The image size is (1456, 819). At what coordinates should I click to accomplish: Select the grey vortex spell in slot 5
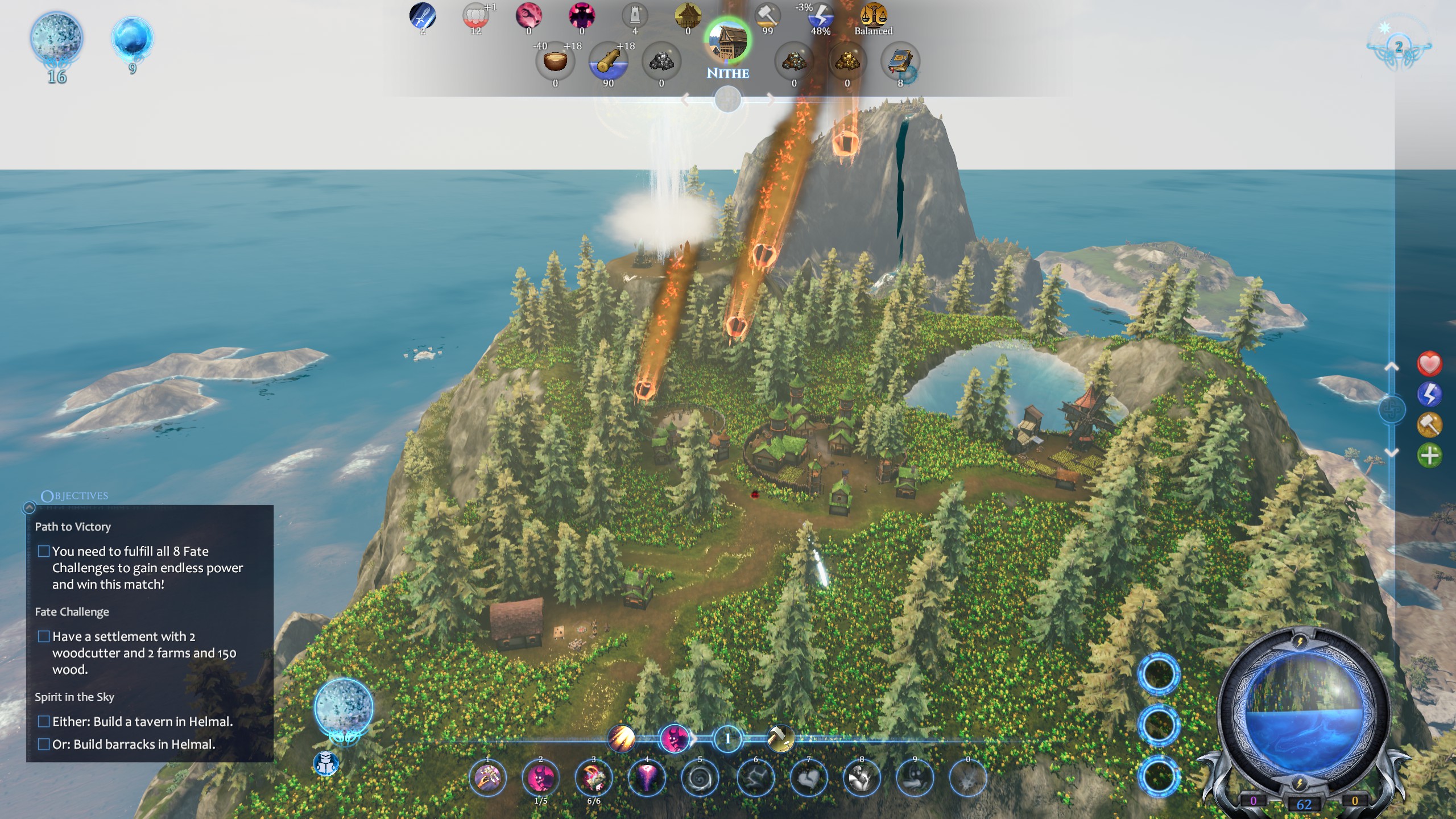700,778
